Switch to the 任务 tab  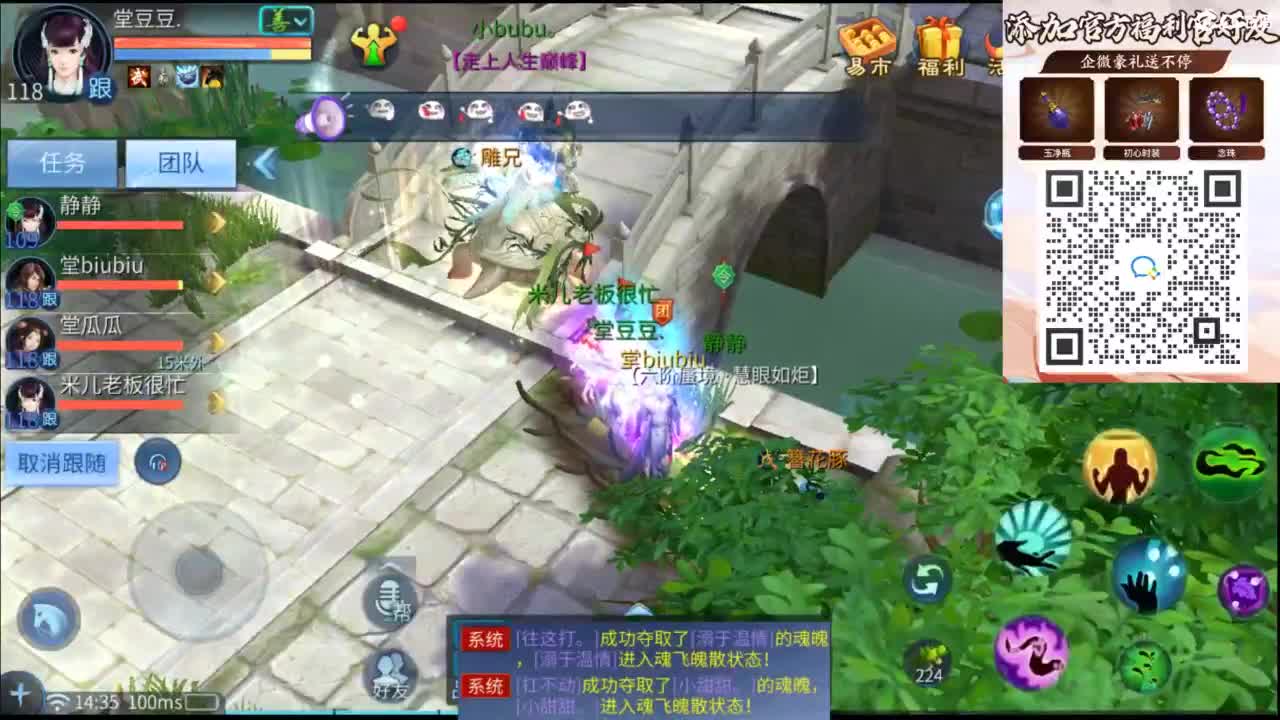61,163
